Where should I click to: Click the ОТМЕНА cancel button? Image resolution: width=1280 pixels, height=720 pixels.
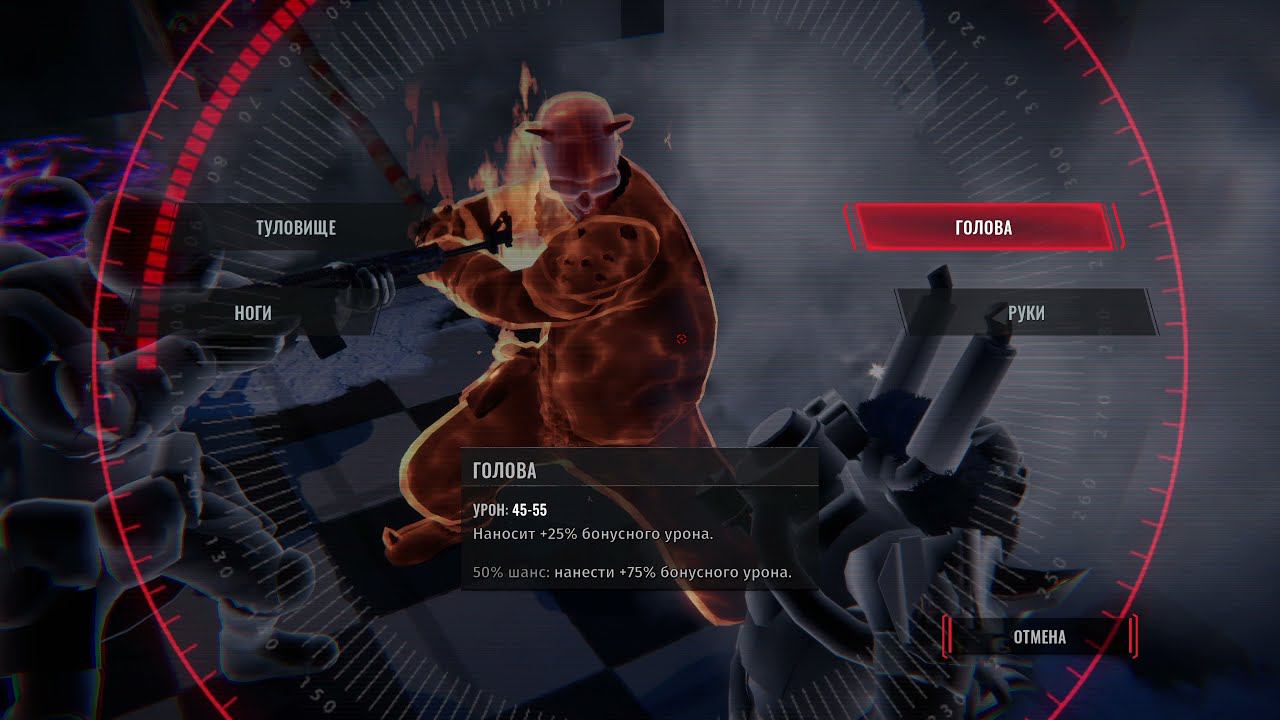(x=1039, y=637)
